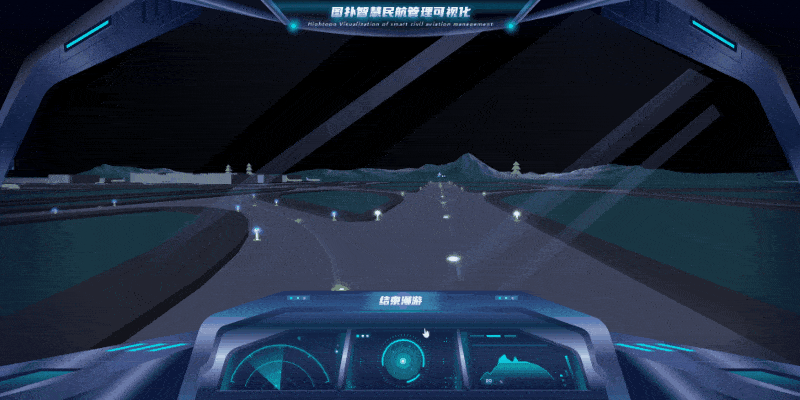Click the circular target gauge panel
The width and height of the screenshot is (800, 400).
[x=401, y=359]
